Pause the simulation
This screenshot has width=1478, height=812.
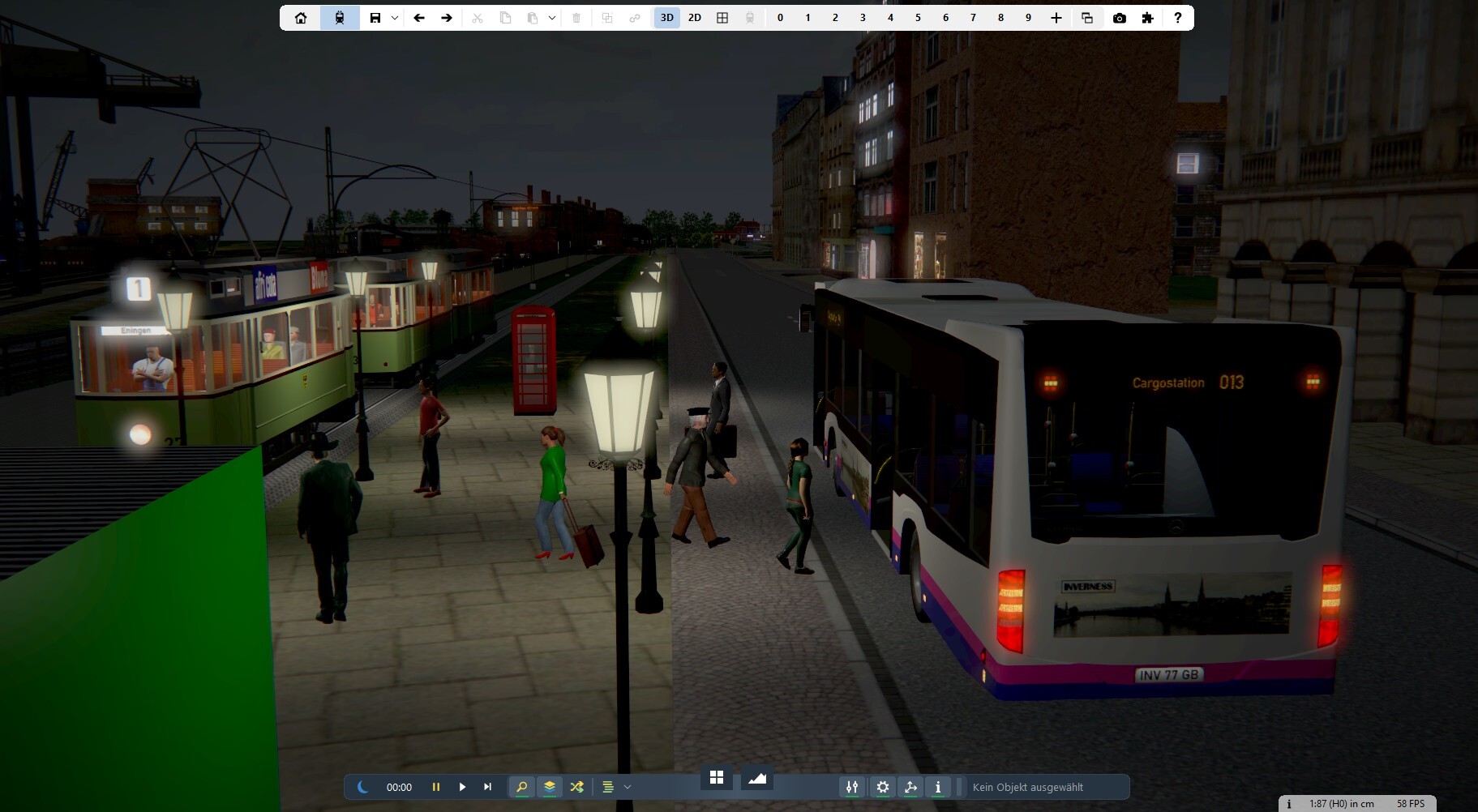[x=436, y=787]
